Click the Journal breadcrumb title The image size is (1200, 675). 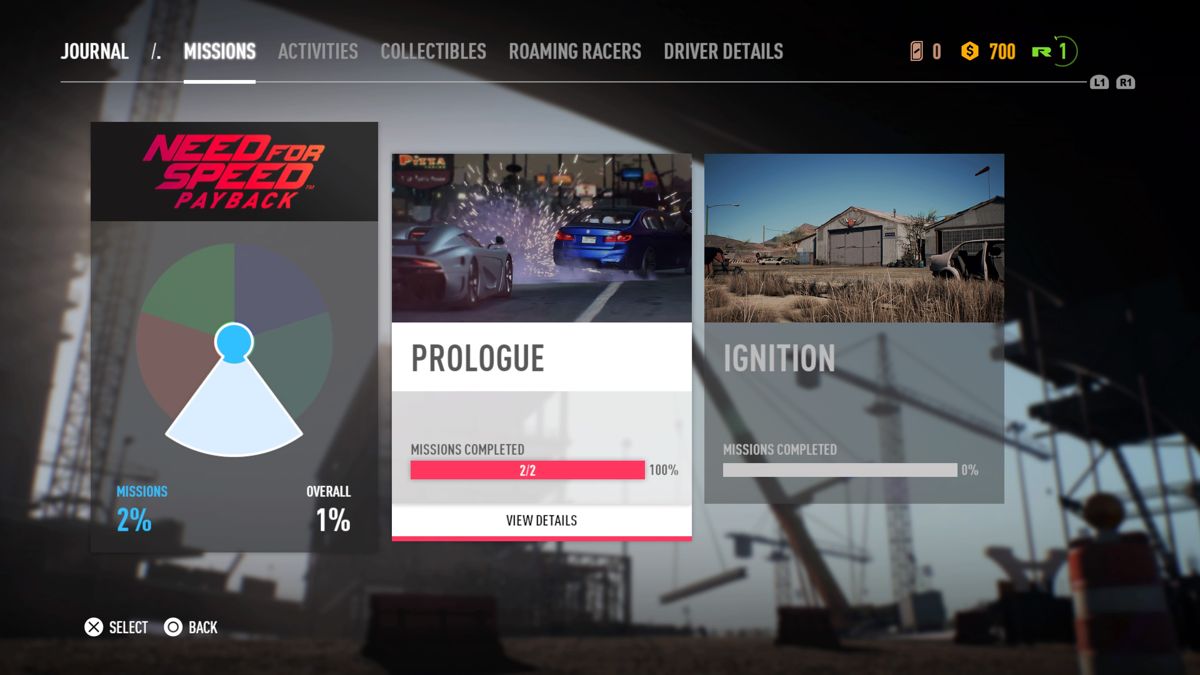click(95, 52)
